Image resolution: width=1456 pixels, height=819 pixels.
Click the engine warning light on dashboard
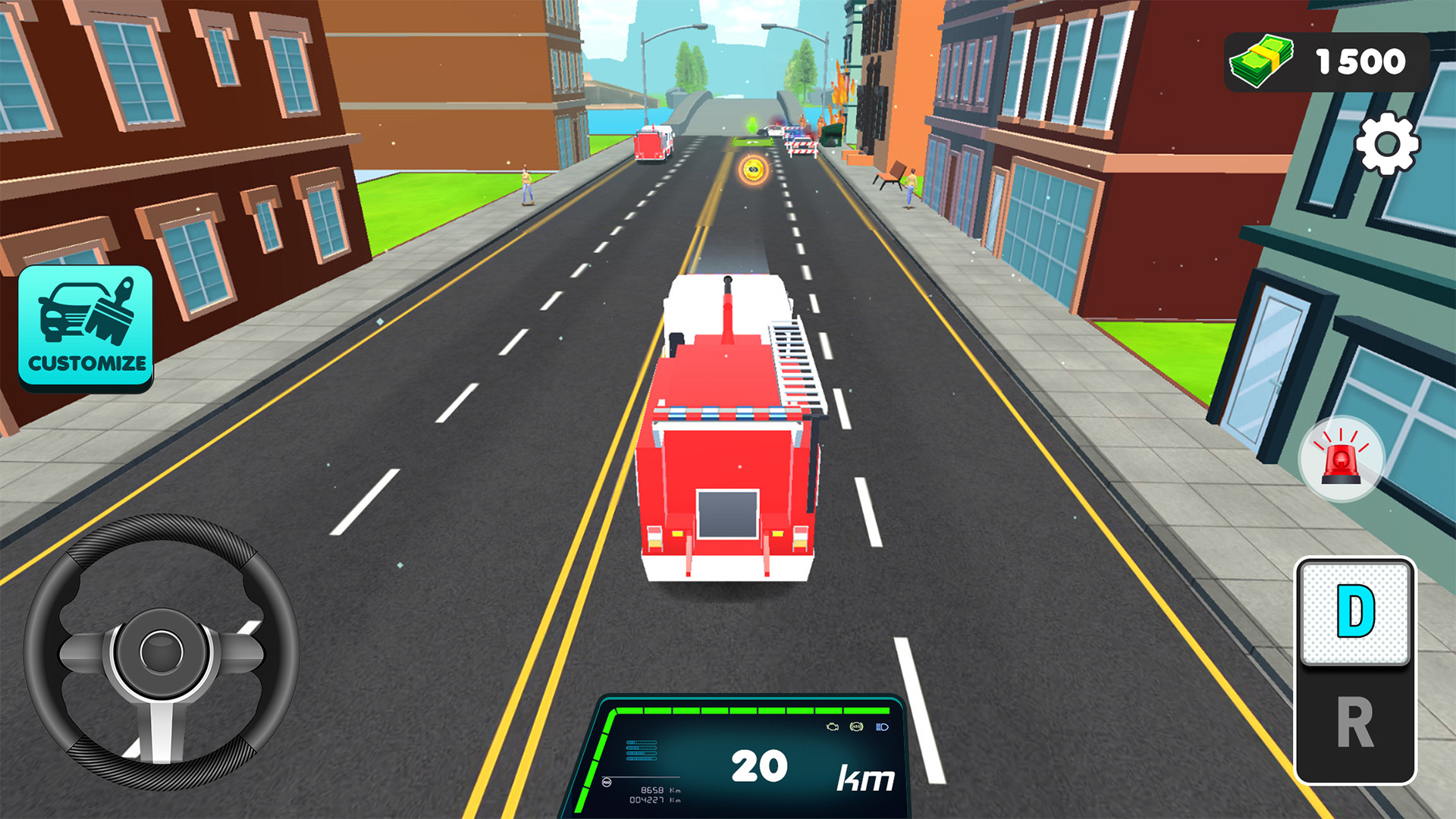click(x=833, y=726)
